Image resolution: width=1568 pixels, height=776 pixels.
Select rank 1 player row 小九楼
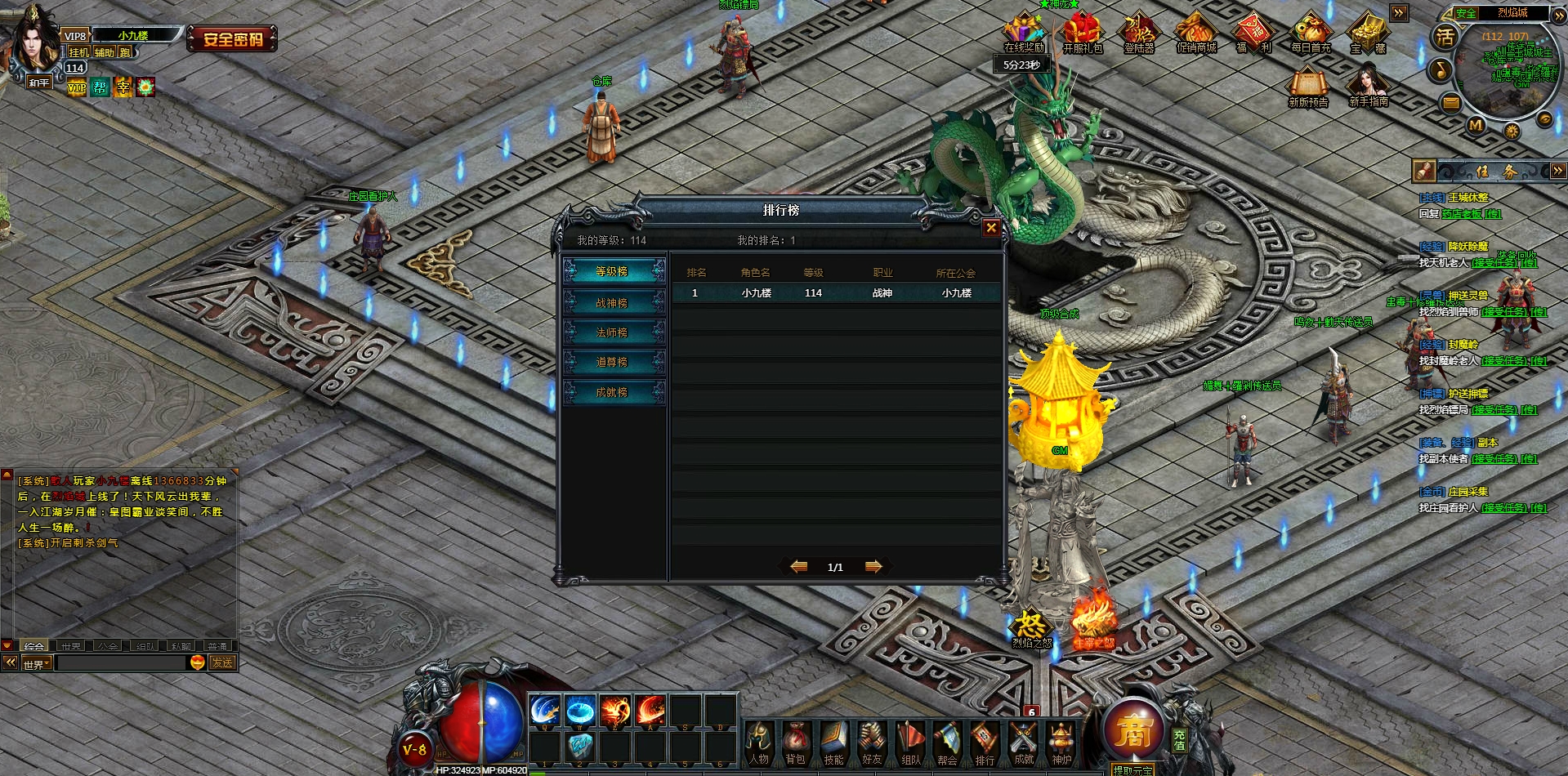point(835,292)
